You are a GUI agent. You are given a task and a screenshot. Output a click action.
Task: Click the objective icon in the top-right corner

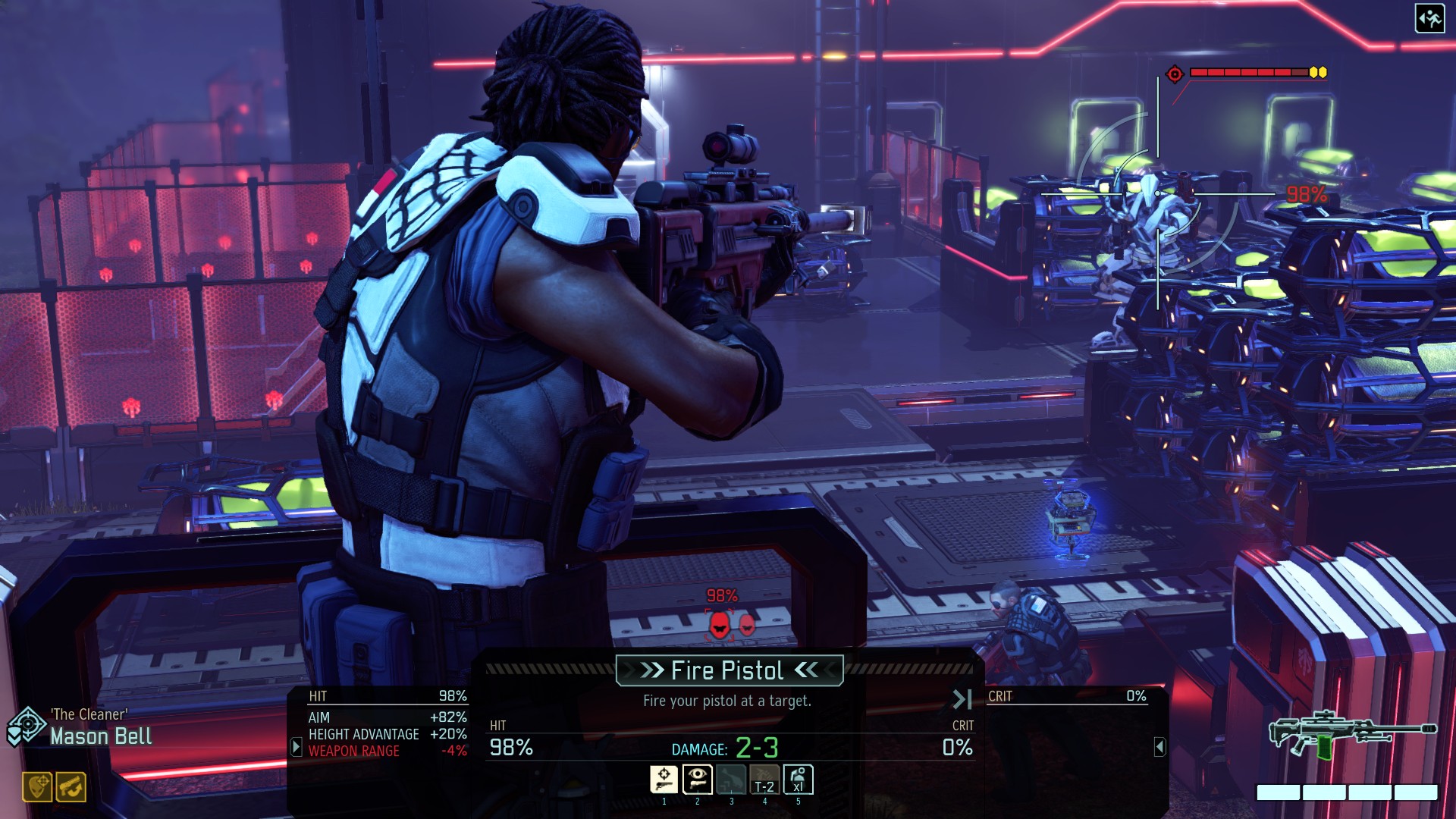point(1429,20)
